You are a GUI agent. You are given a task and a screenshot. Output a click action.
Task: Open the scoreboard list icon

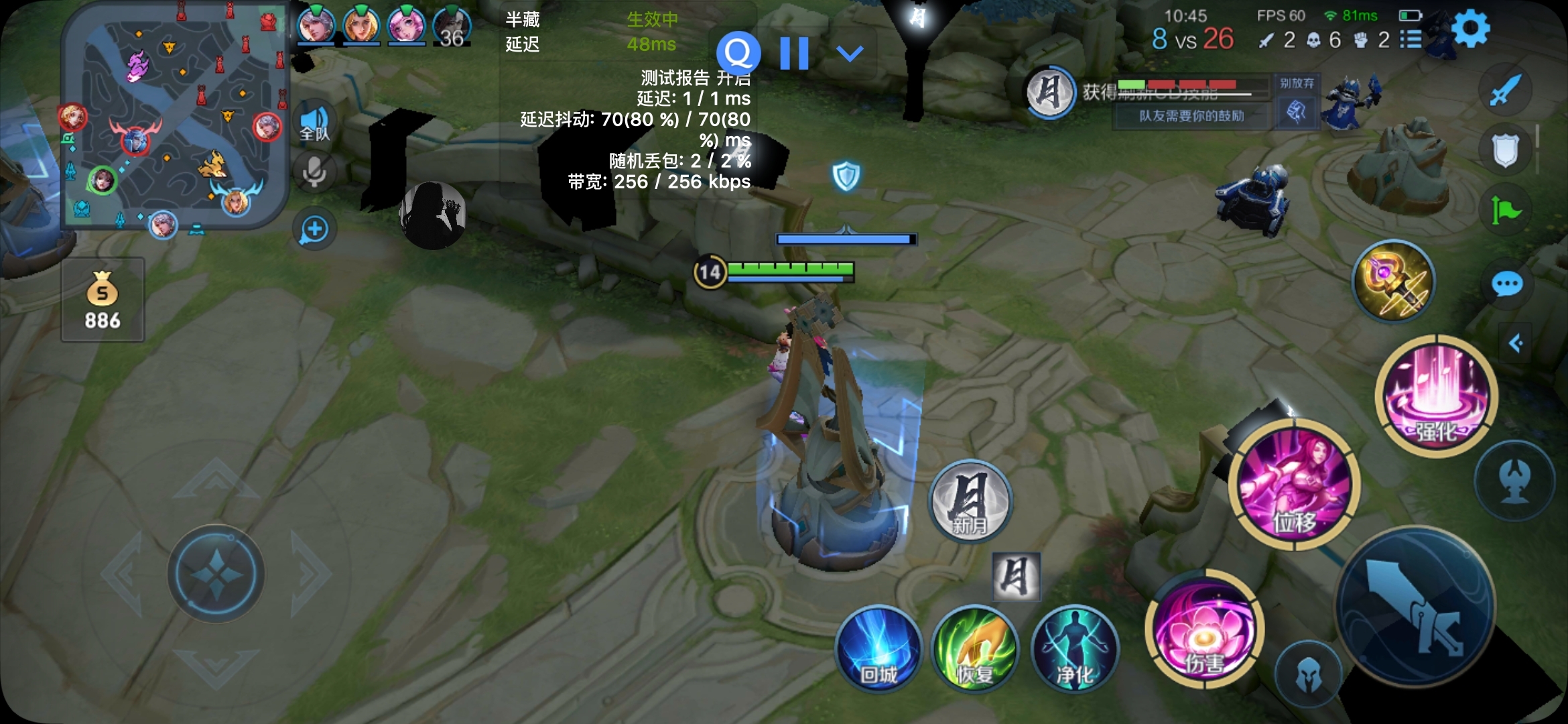click(x=1411, y=40)
